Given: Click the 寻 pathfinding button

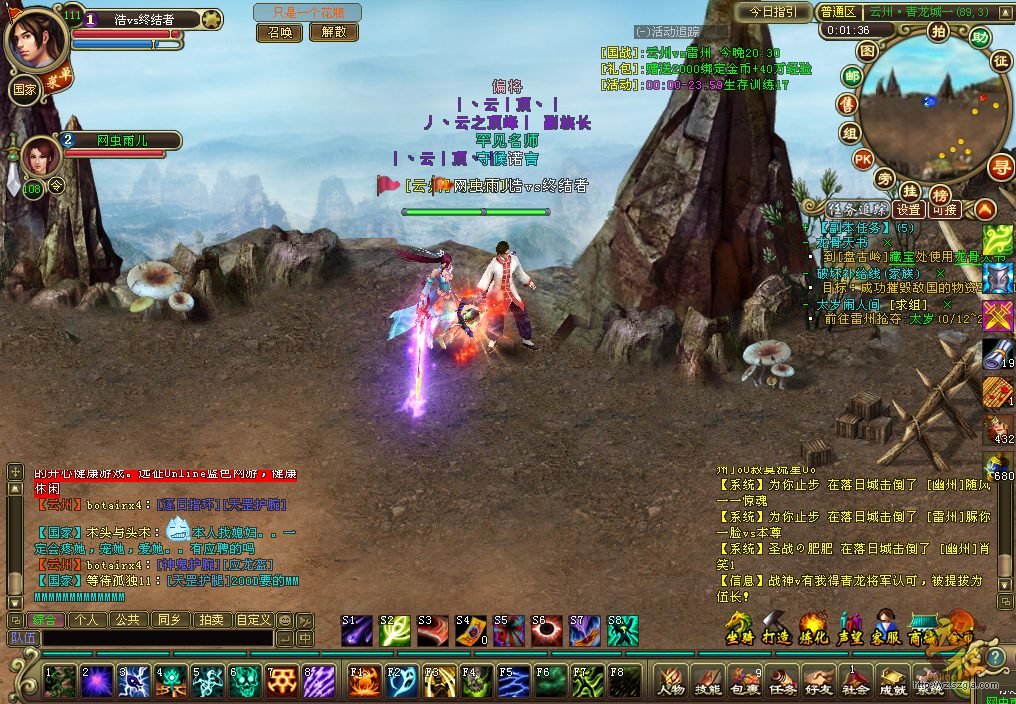Looking at the screenshot, I should tap(999, 167).
